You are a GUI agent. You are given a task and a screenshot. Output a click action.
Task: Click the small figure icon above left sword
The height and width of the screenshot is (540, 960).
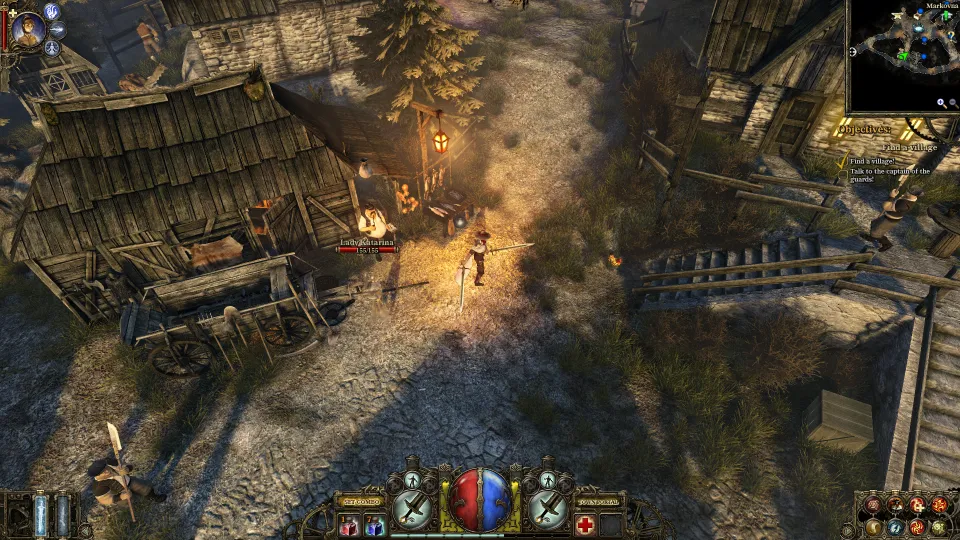tap(411, 479)
